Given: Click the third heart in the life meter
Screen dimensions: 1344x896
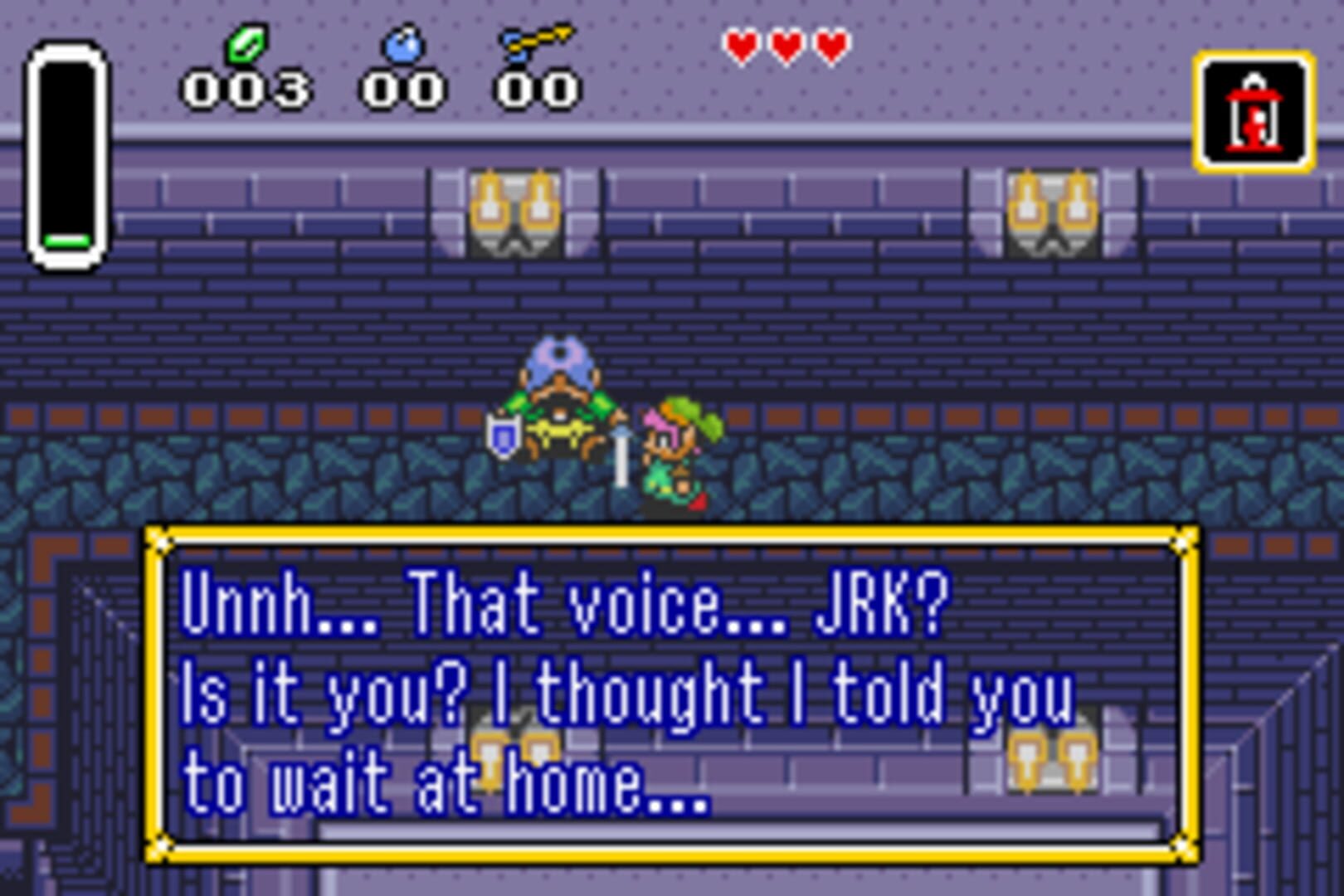Looking at the screenshot, I should [x=830, y=44].
